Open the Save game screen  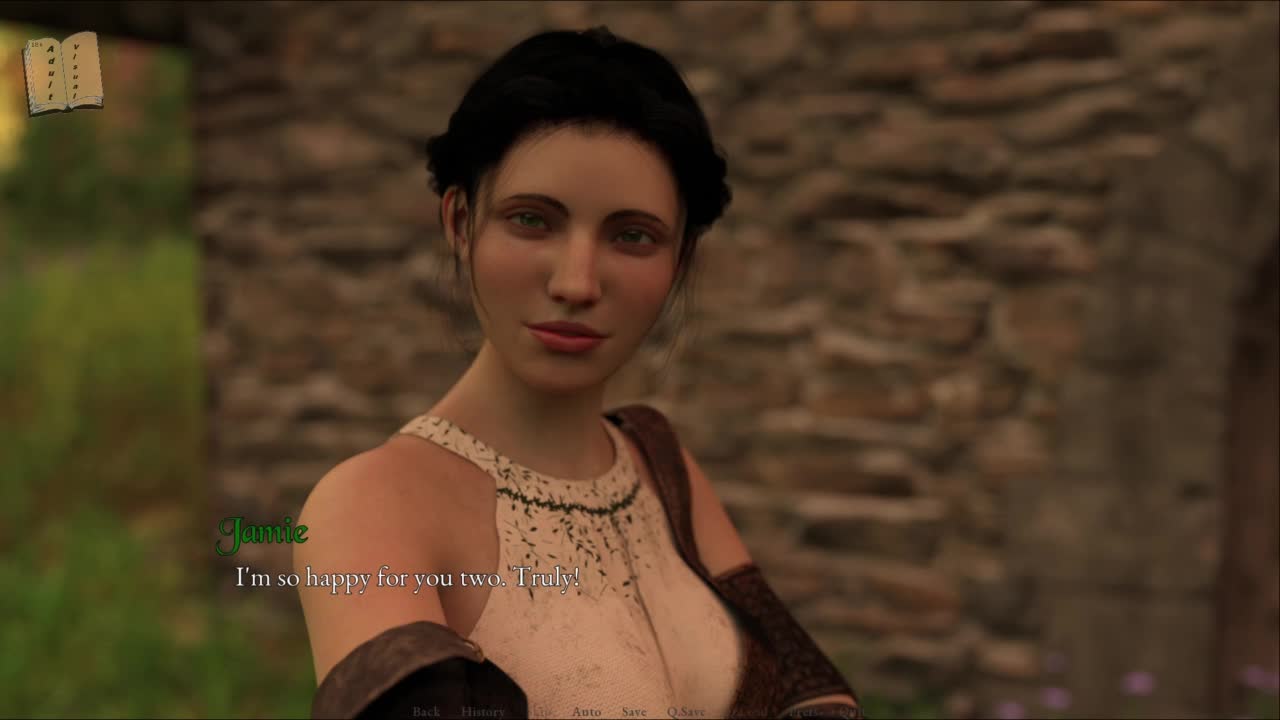pyautogui.click(x=634, y=712)
